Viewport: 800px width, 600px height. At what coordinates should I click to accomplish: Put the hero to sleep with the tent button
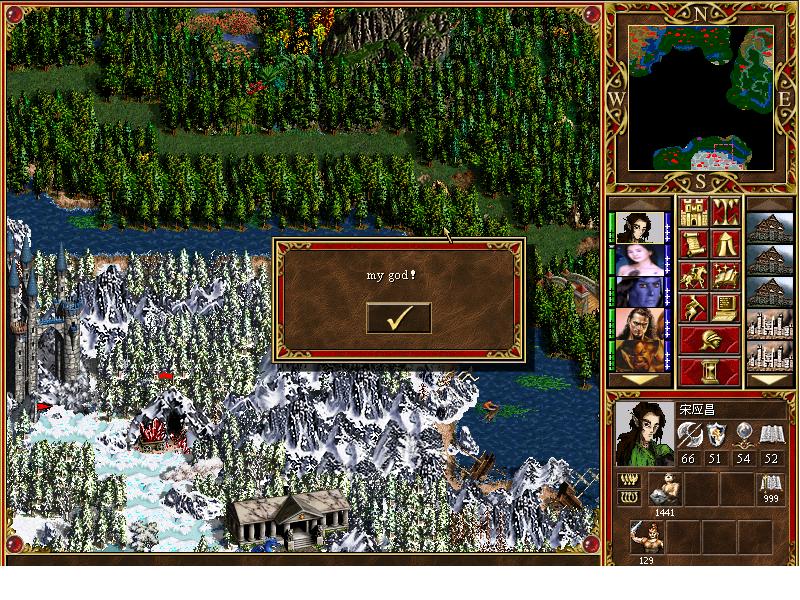(x=725, y=244)
